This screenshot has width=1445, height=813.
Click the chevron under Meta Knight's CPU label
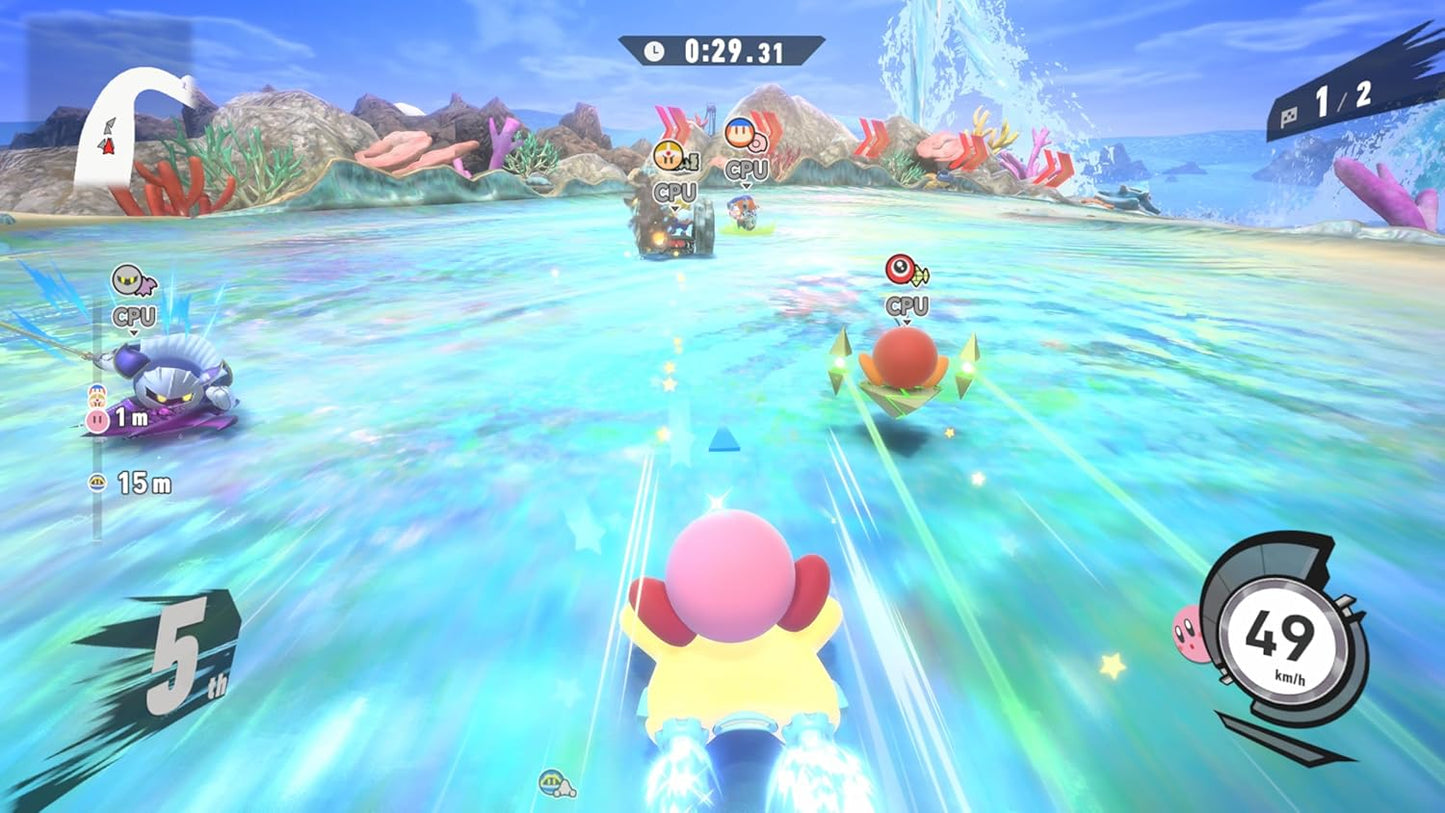[x=134, y=333]
